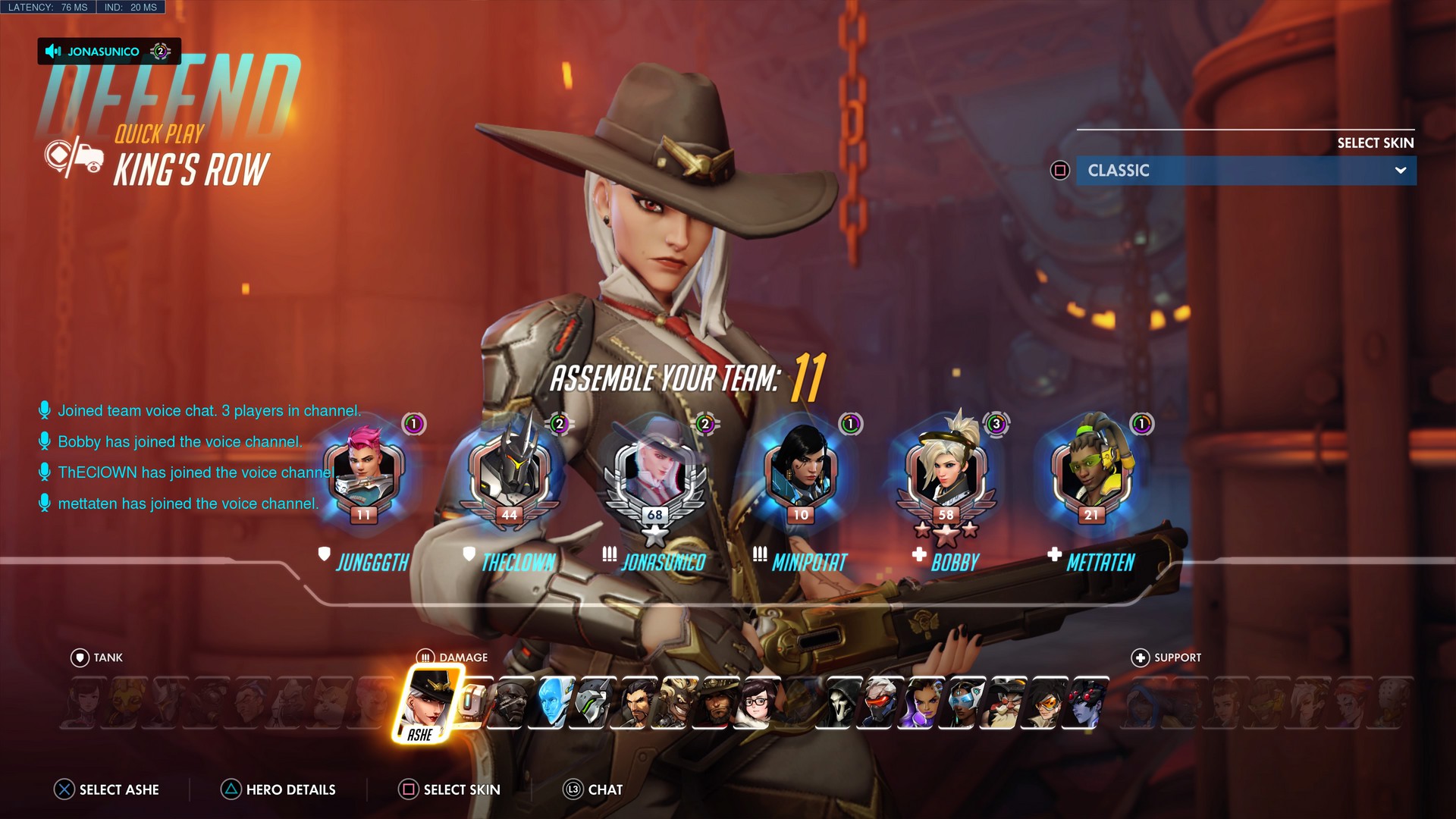Click the speaker icon beside JONASUNICO
This screenshot has height=819, width=1456.
(x=53, y=52)
